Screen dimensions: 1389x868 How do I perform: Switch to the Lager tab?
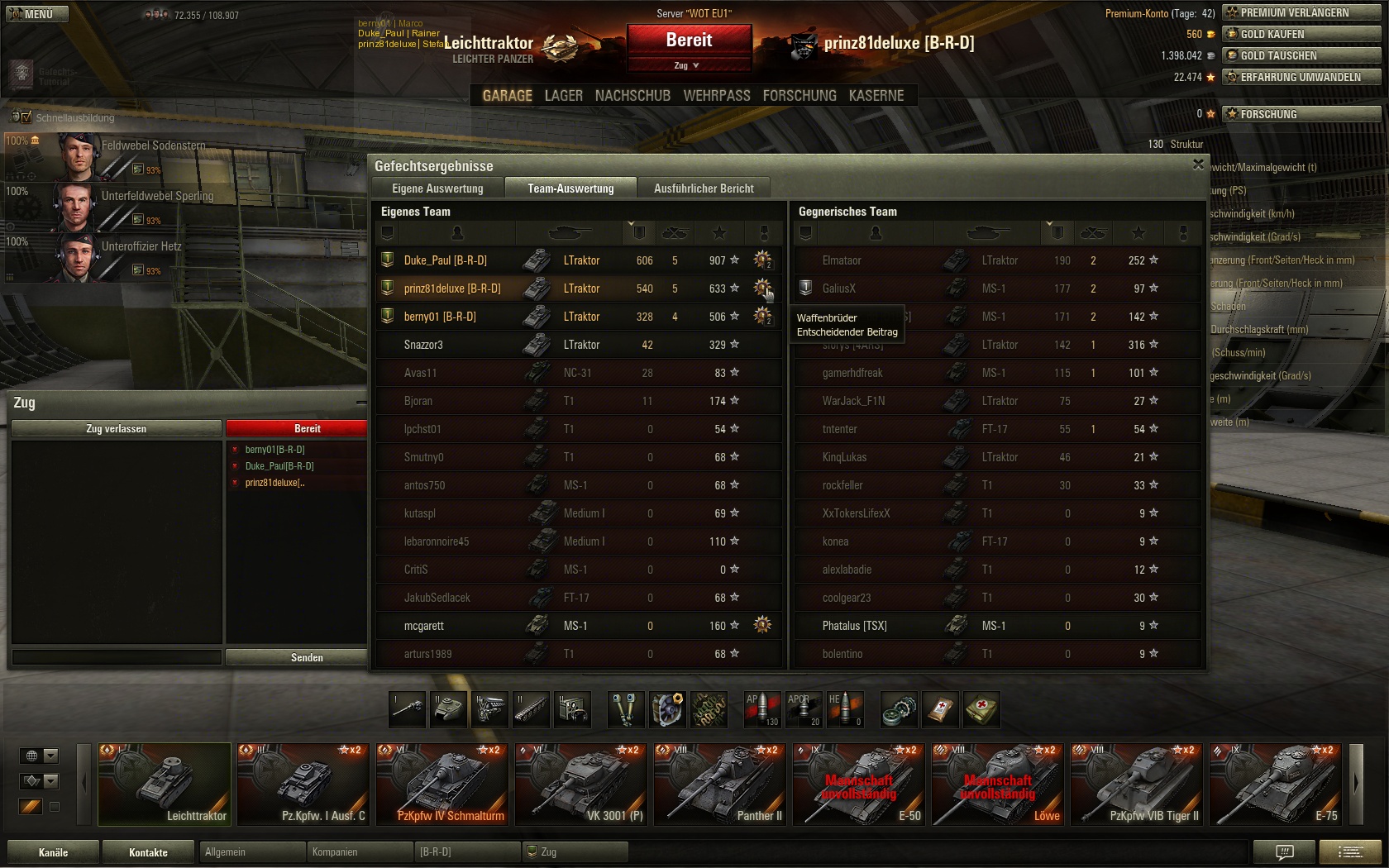pyautogui.click(x=563, y=96)
